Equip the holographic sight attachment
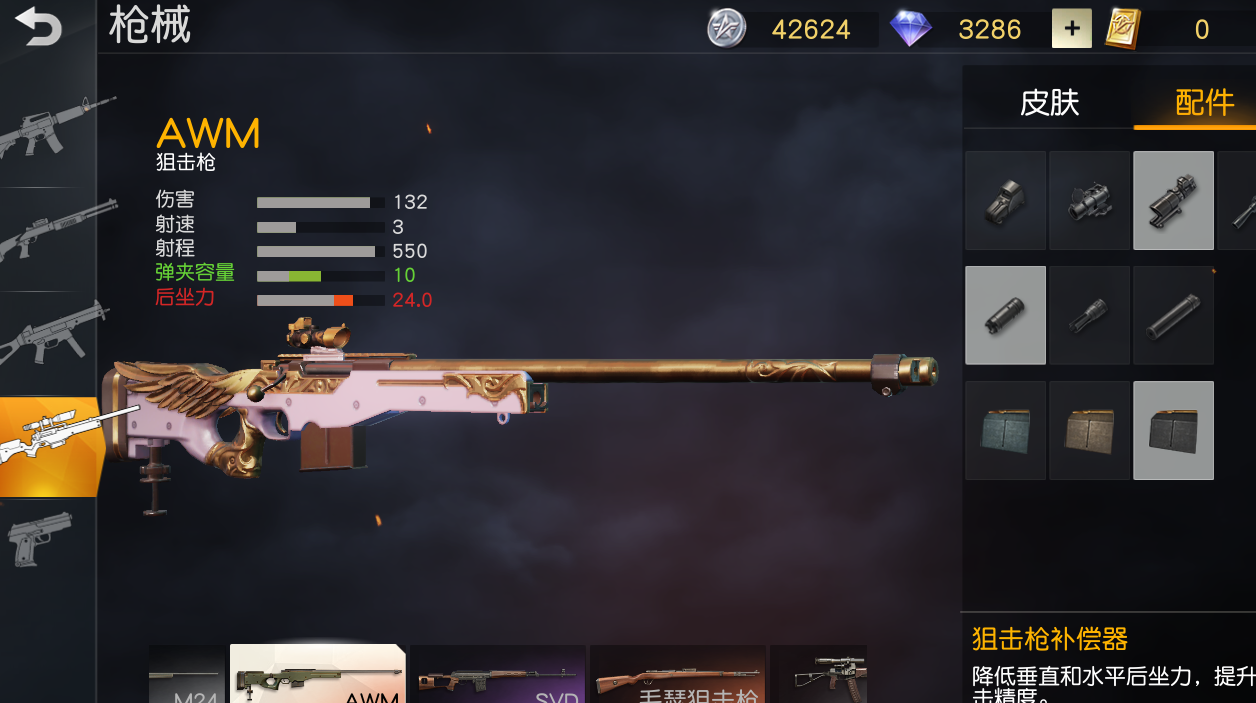Image resolution: width=1256 pixels, height=703 pixels. 1005,200
